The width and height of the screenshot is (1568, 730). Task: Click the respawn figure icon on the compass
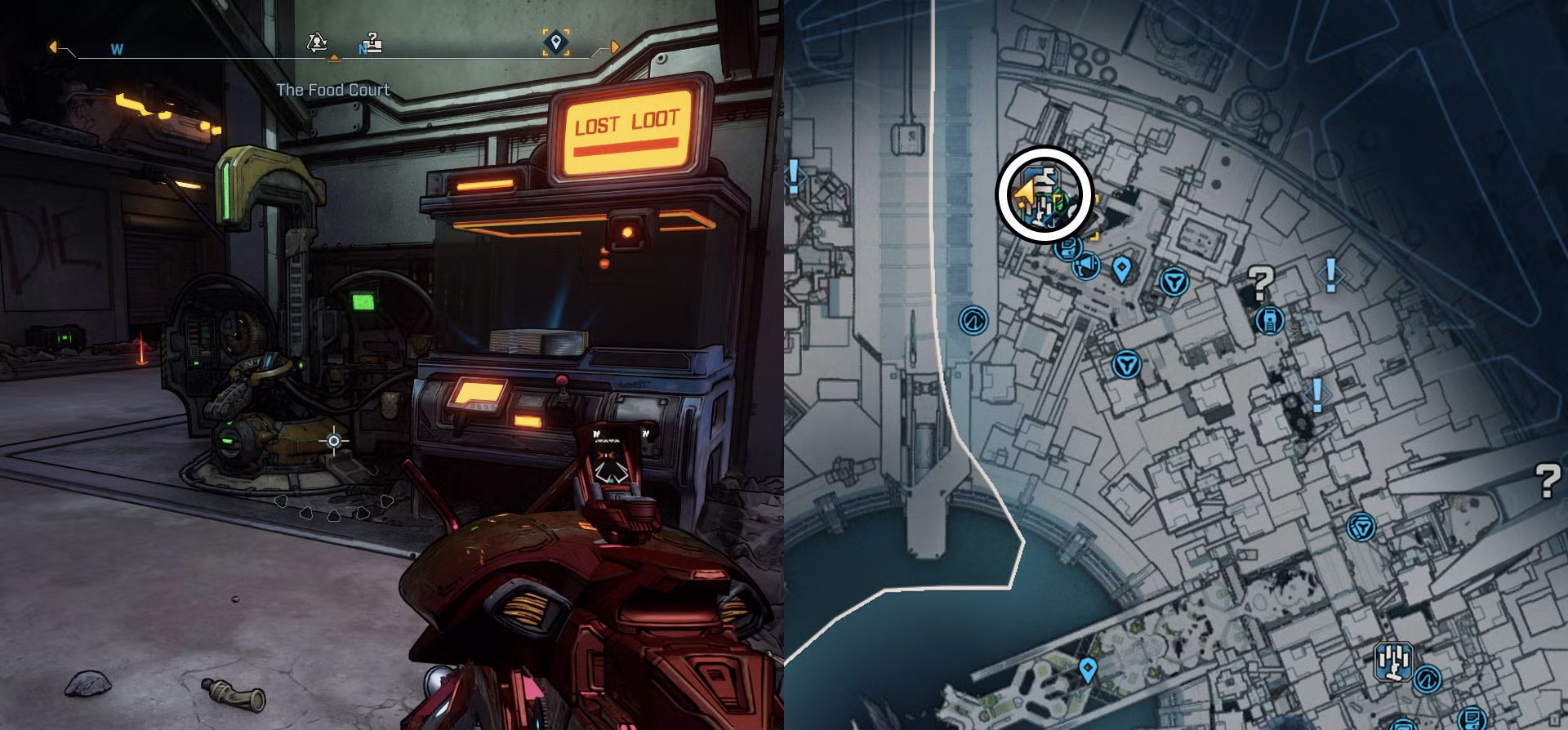pyautogui.click(x=317, y=42)
